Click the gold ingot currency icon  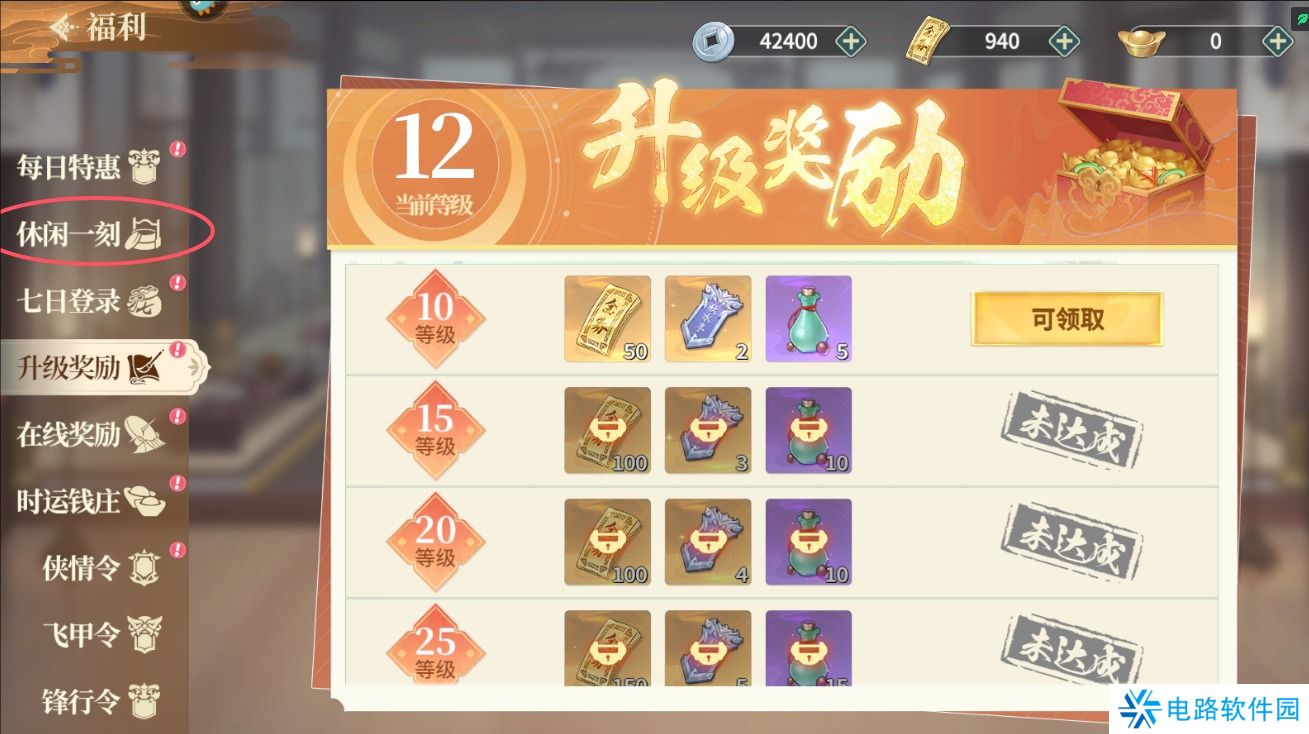point(1141,40)
